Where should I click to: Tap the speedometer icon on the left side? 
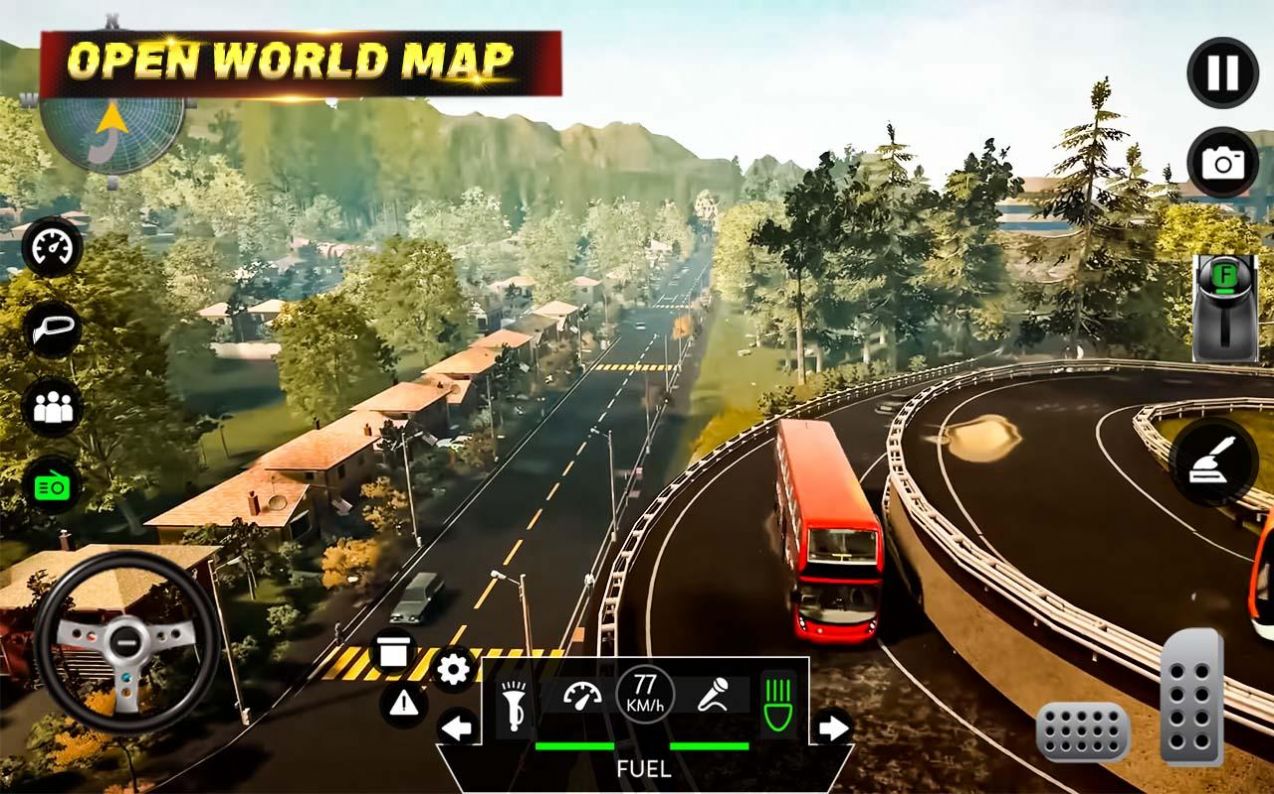[x=52, y=247]
